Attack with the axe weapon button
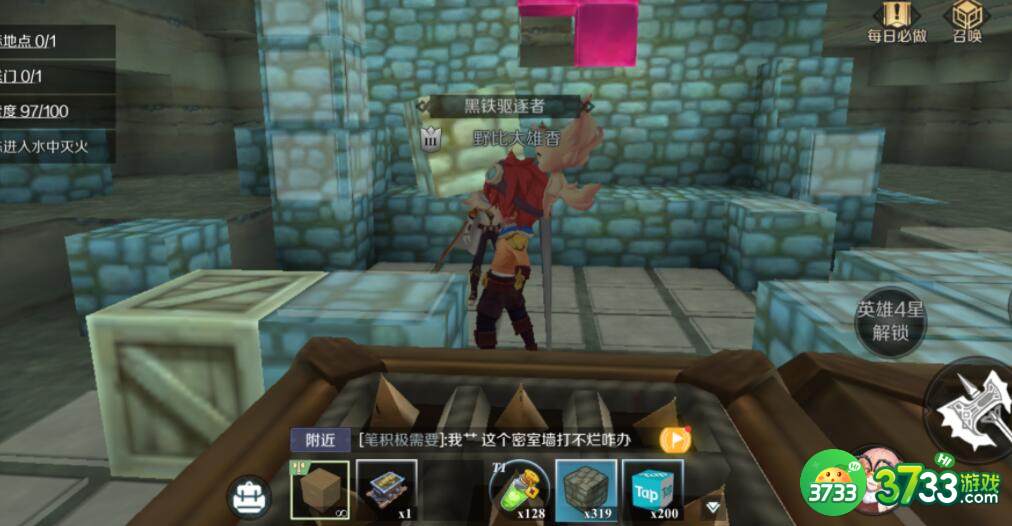Viewport: 1012px width, 526px height. point(970,408)
